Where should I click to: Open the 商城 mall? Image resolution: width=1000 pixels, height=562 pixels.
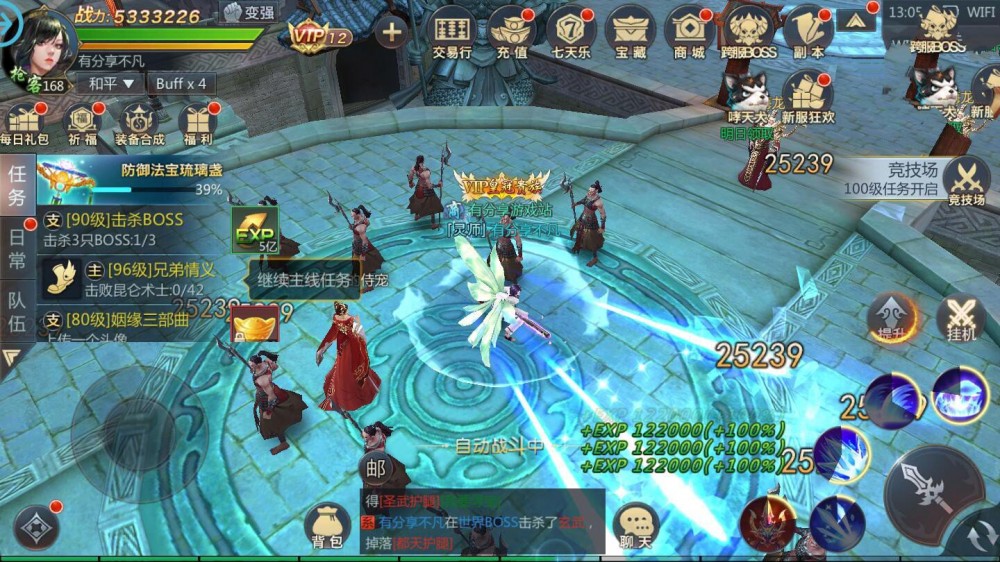689,32
